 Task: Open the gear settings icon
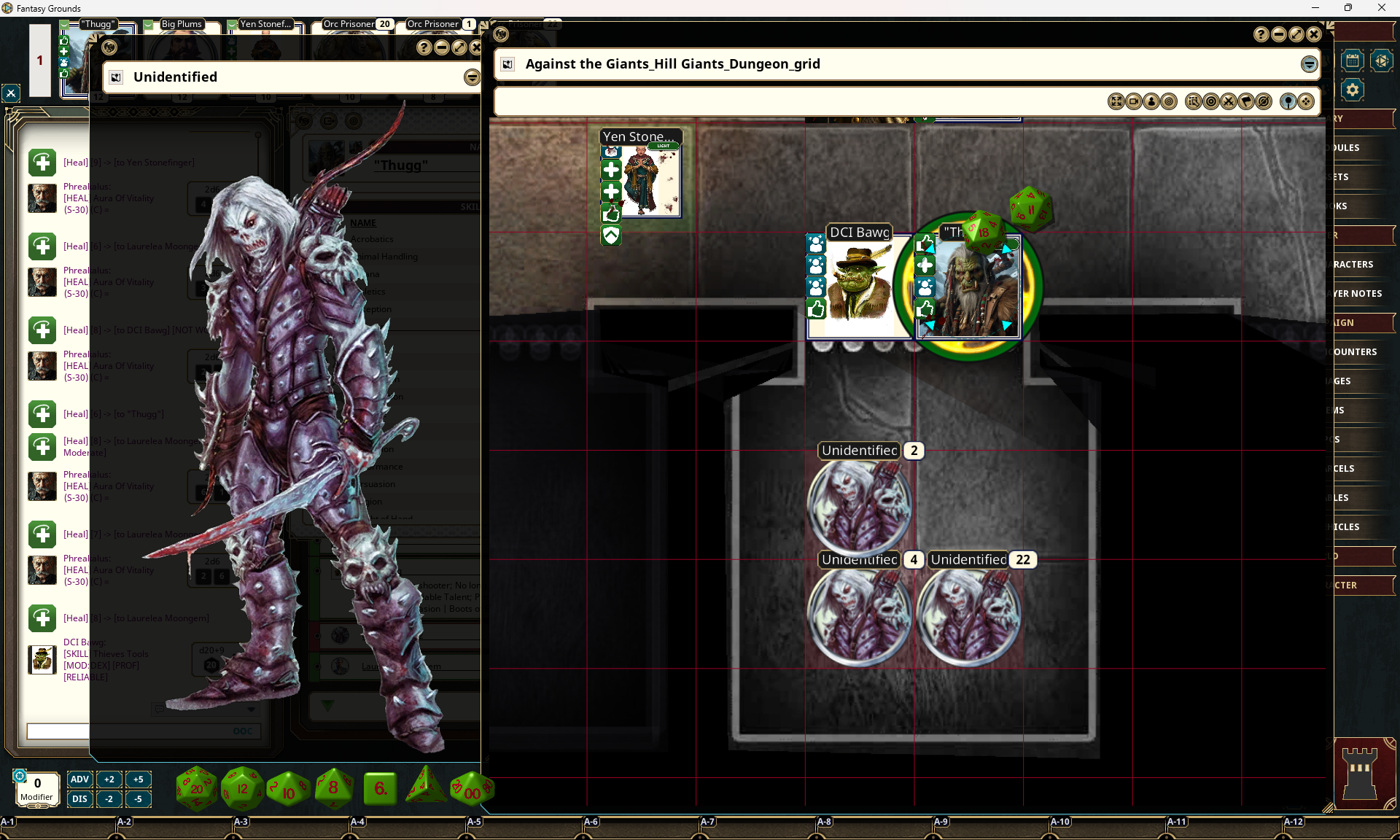pos(1353,90)
